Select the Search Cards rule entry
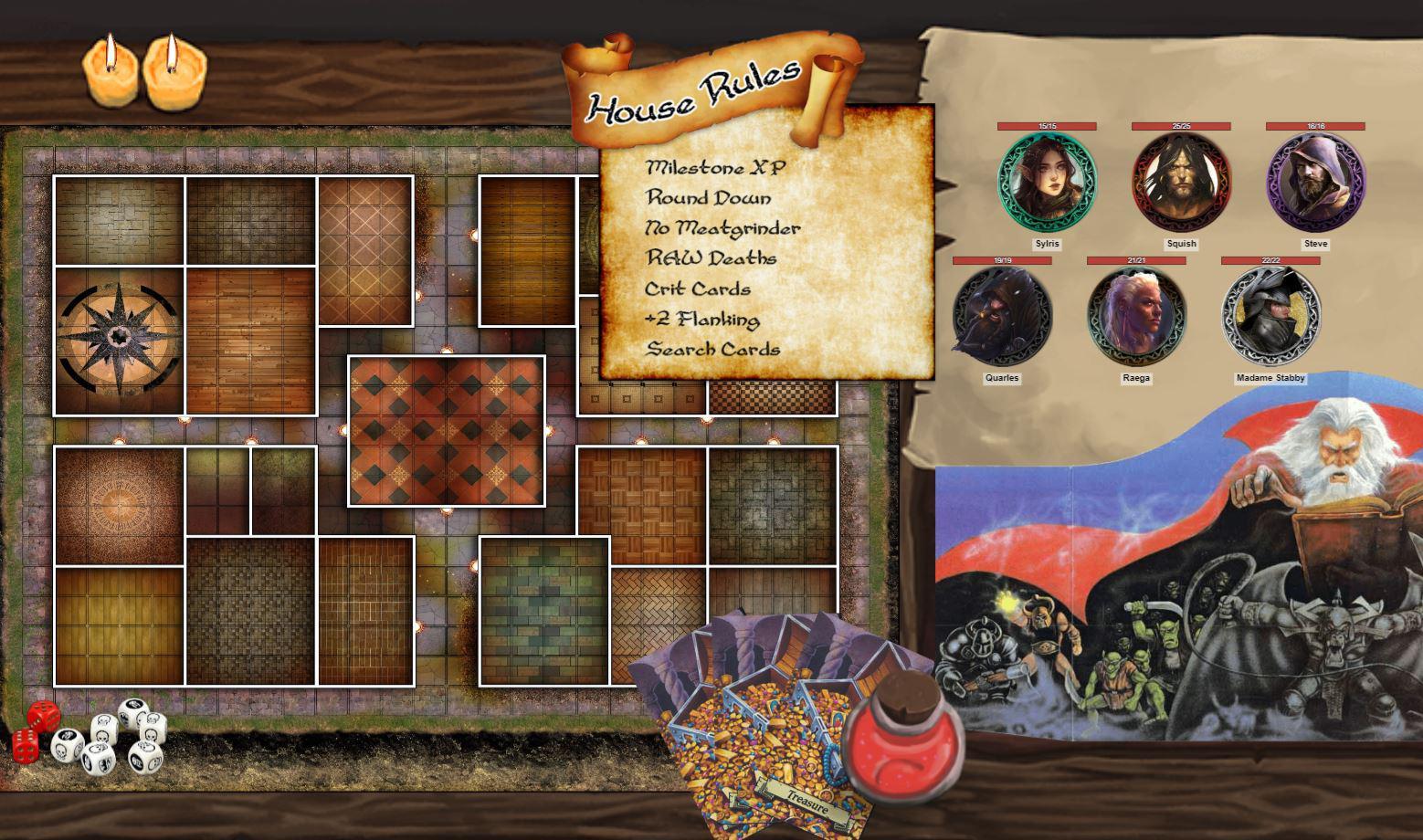This screenshot has height=840, width=1423. pyautogui.click(x=713, y=350)
